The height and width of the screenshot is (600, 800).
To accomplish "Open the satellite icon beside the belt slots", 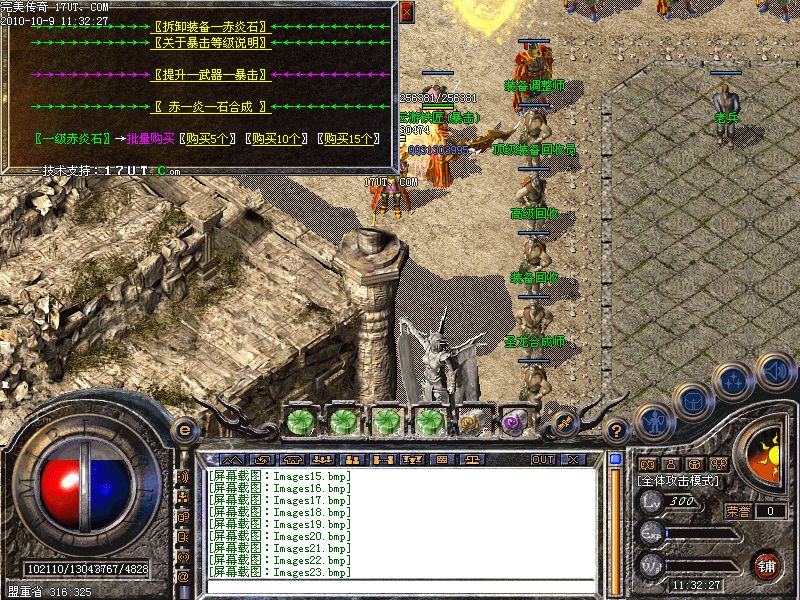I will (564, 422).
